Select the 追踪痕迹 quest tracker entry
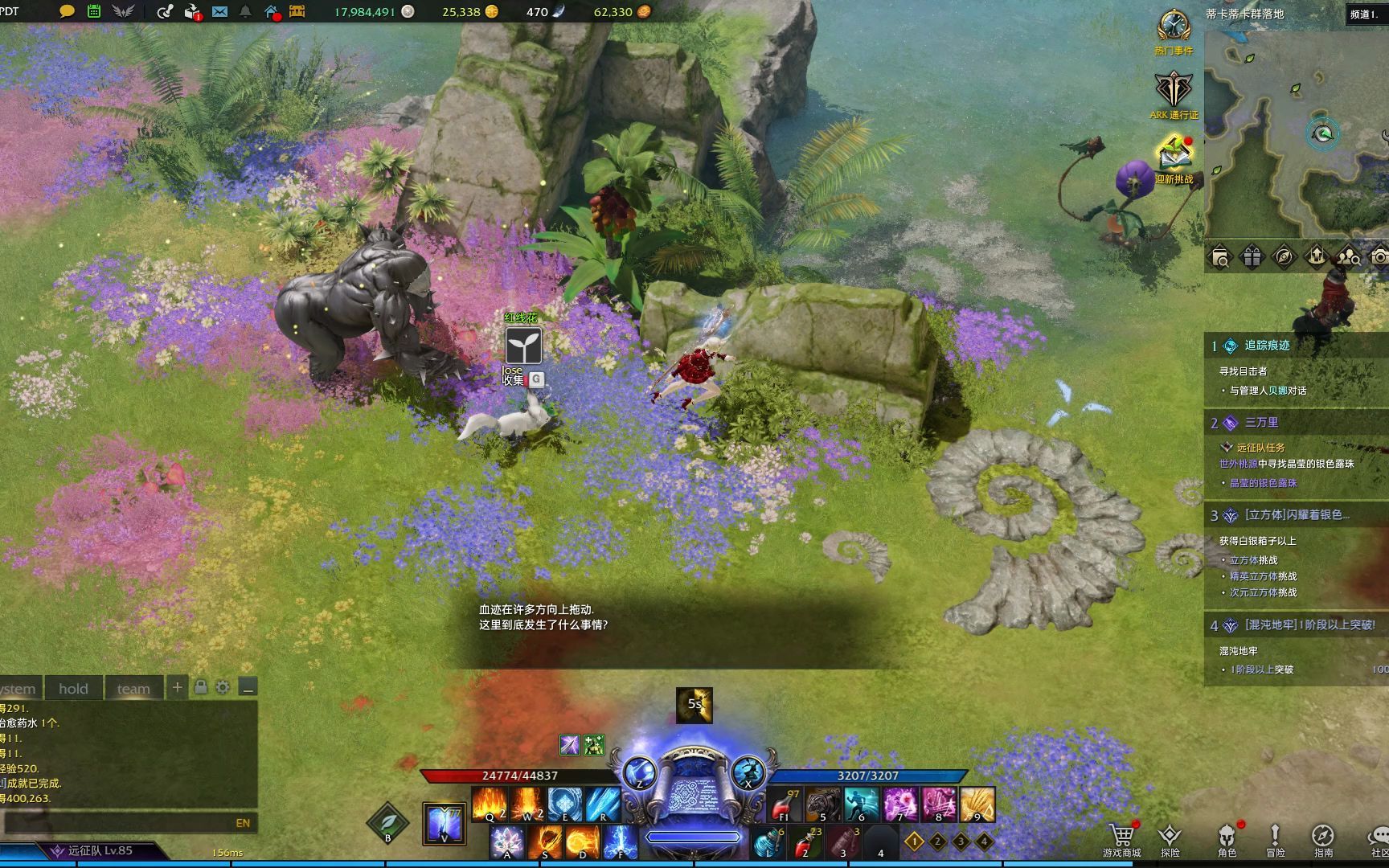This screenshot has width=1389, height=868. coord(1267,346)
